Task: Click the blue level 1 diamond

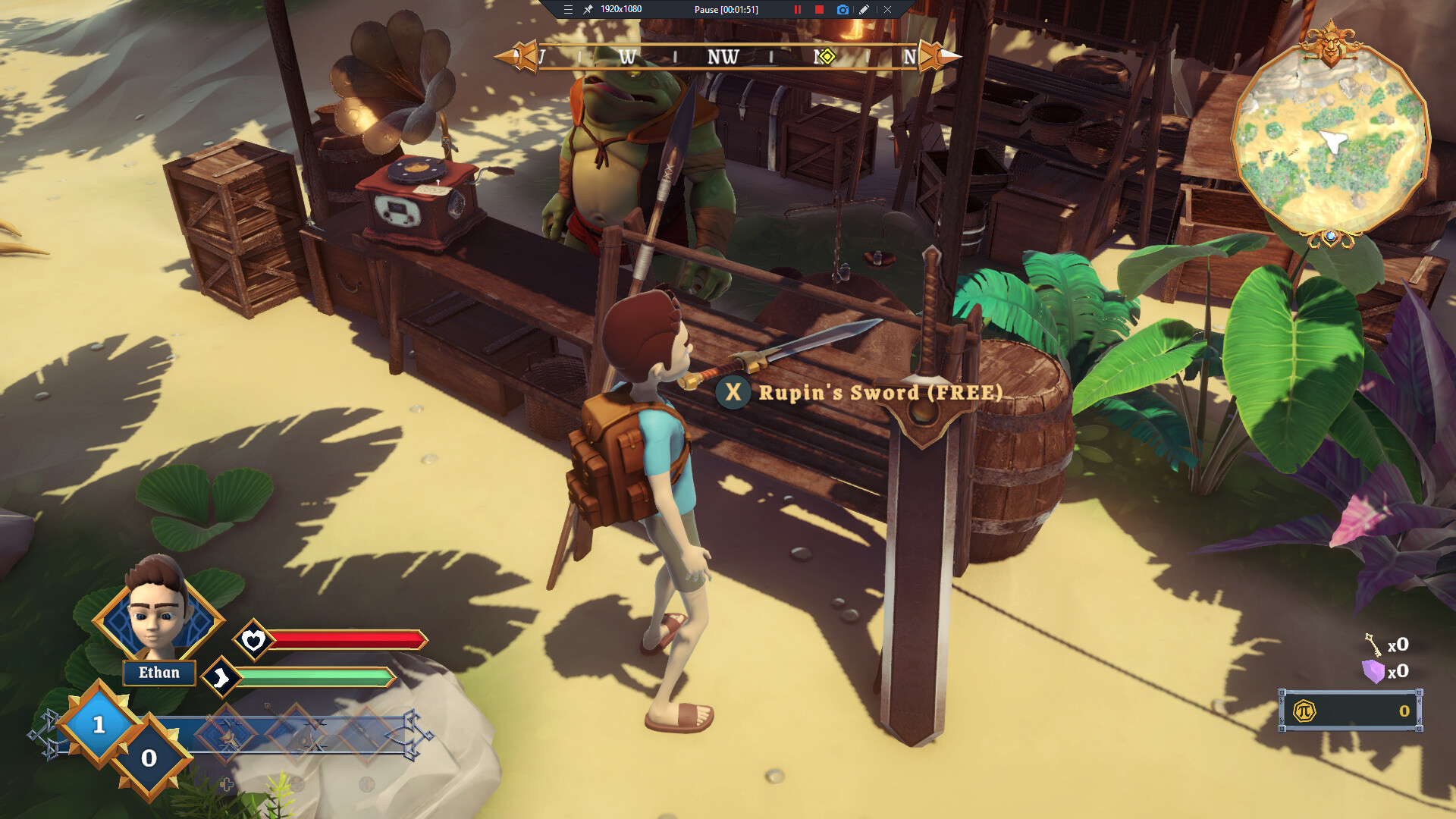Action: 99,724
